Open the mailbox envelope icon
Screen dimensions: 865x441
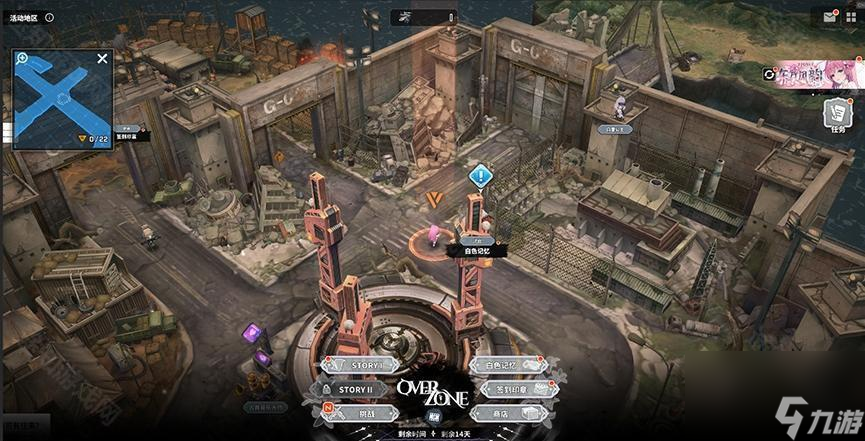830,16
